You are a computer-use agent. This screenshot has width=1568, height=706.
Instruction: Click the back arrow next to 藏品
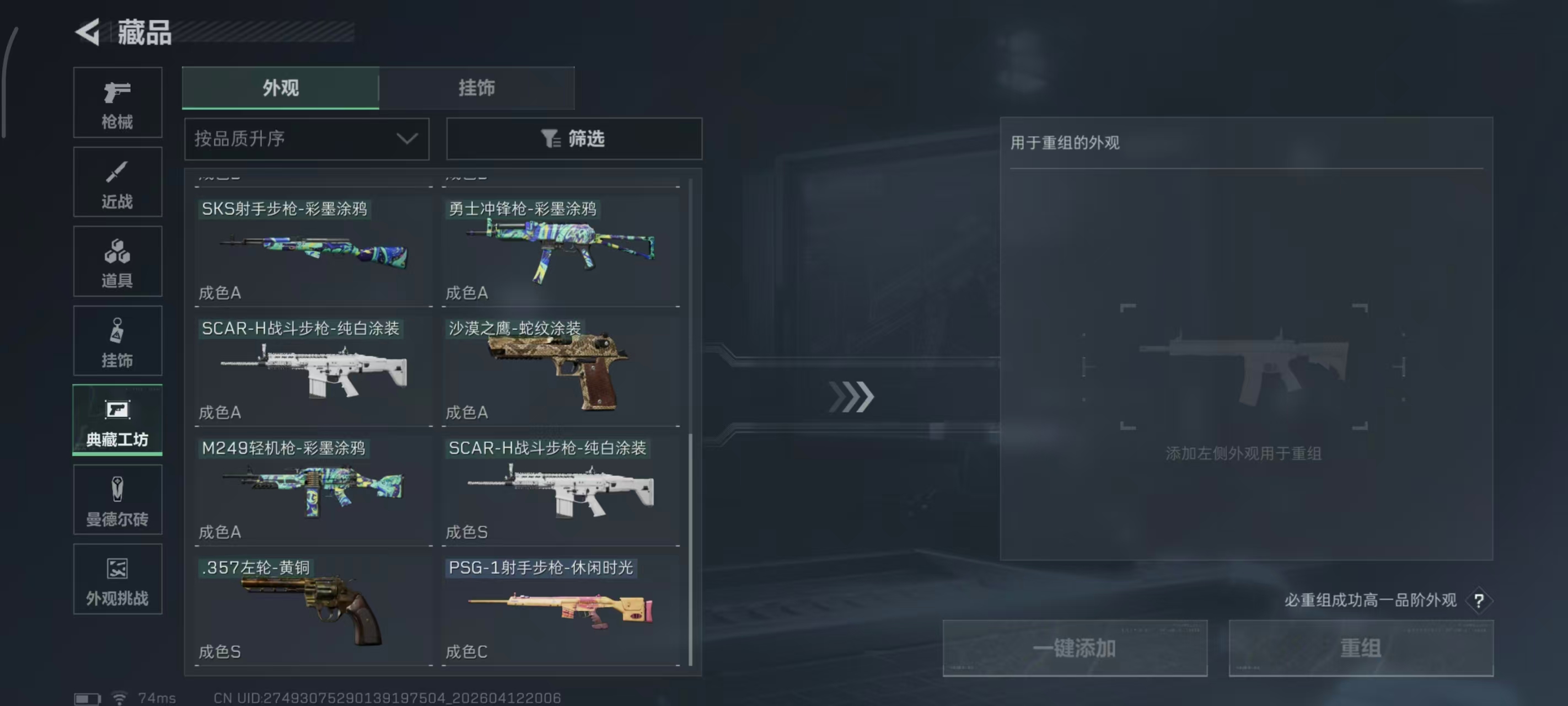tap(87, 33)
